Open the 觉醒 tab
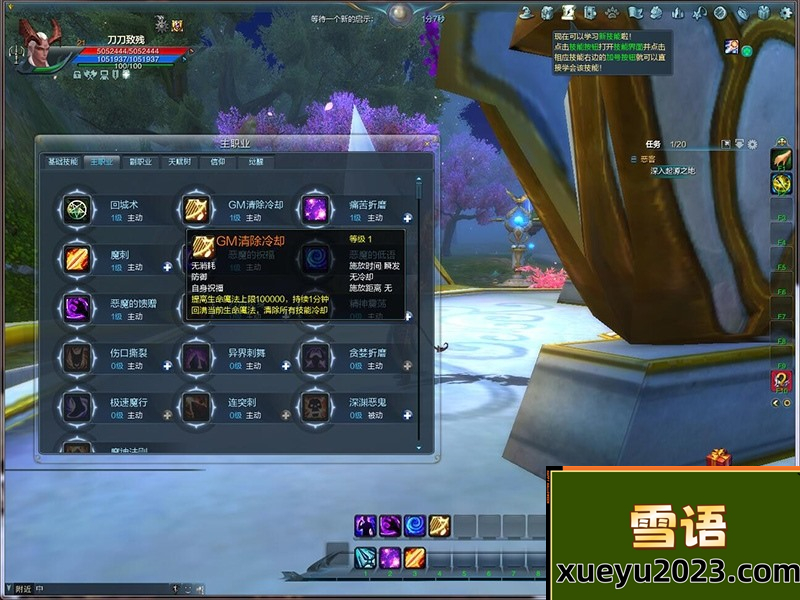 pos(256,161)
